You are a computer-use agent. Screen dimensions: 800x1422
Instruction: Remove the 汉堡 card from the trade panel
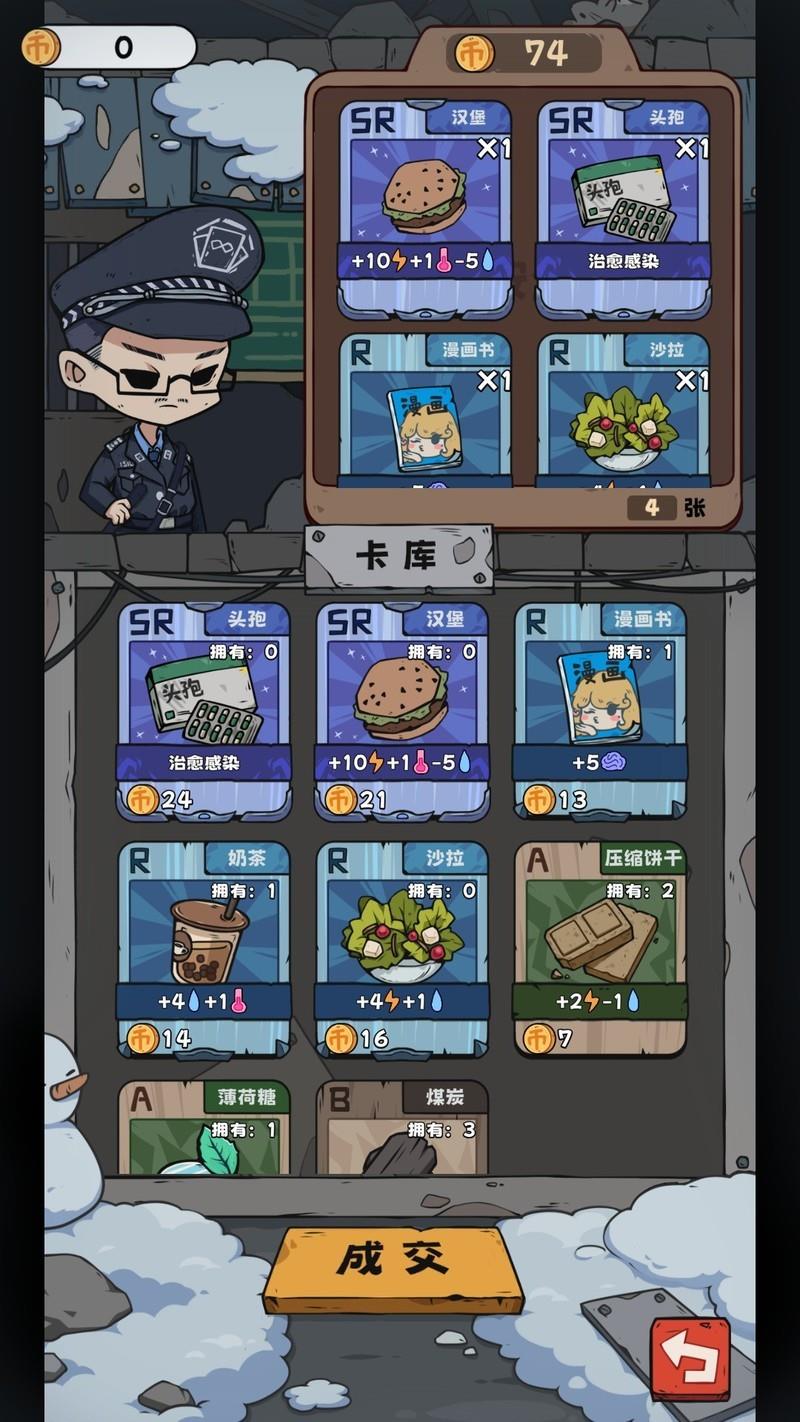pos(425,207)
